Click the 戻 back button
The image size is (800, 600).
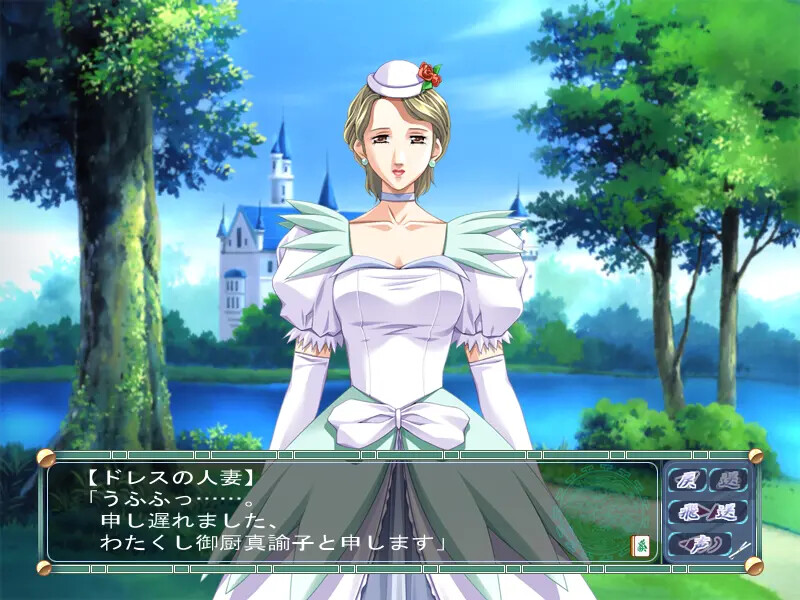pos(688,481)
